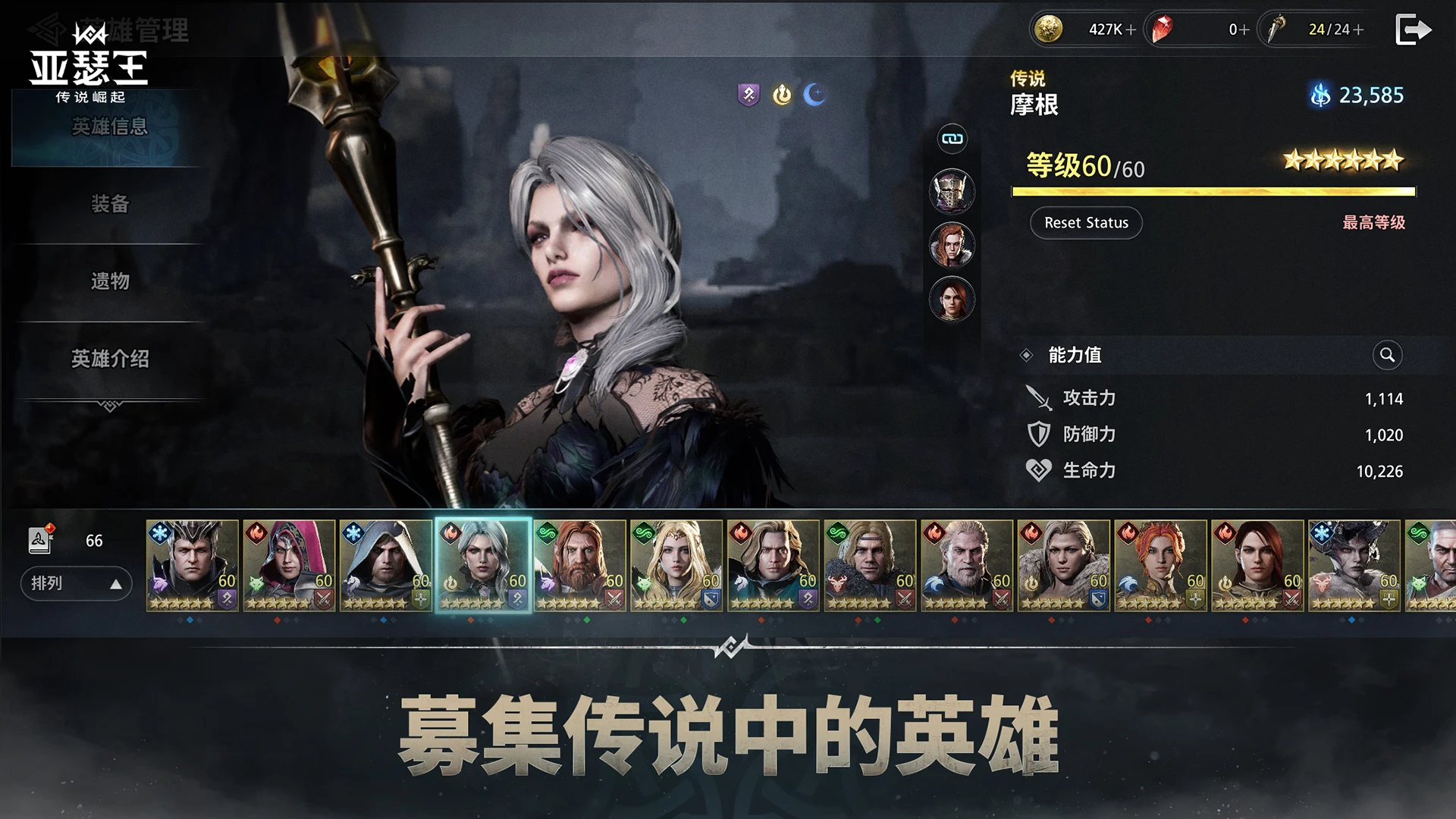
Task: Switch to the 装备 tab
Action: click(108, 205)
